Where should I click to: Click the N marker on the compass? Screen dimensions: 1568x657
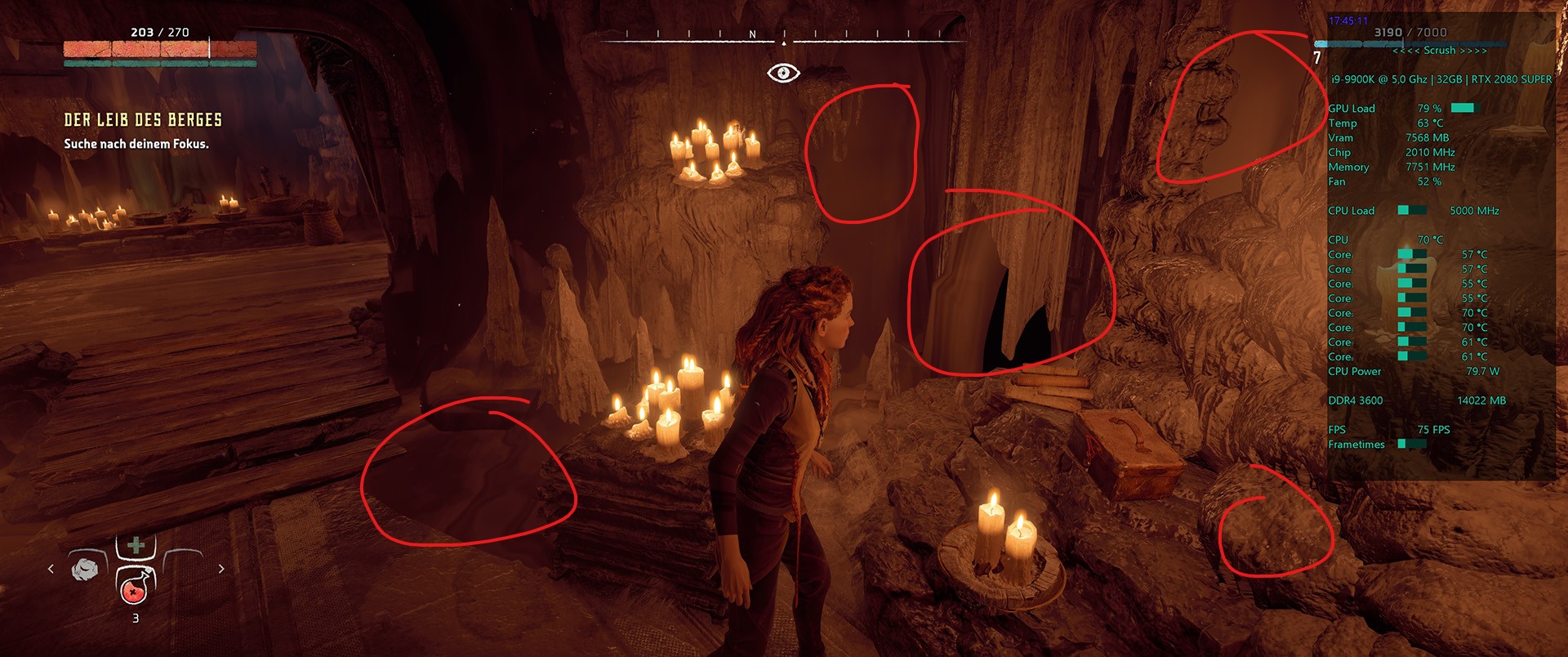(x=755, y=35)
